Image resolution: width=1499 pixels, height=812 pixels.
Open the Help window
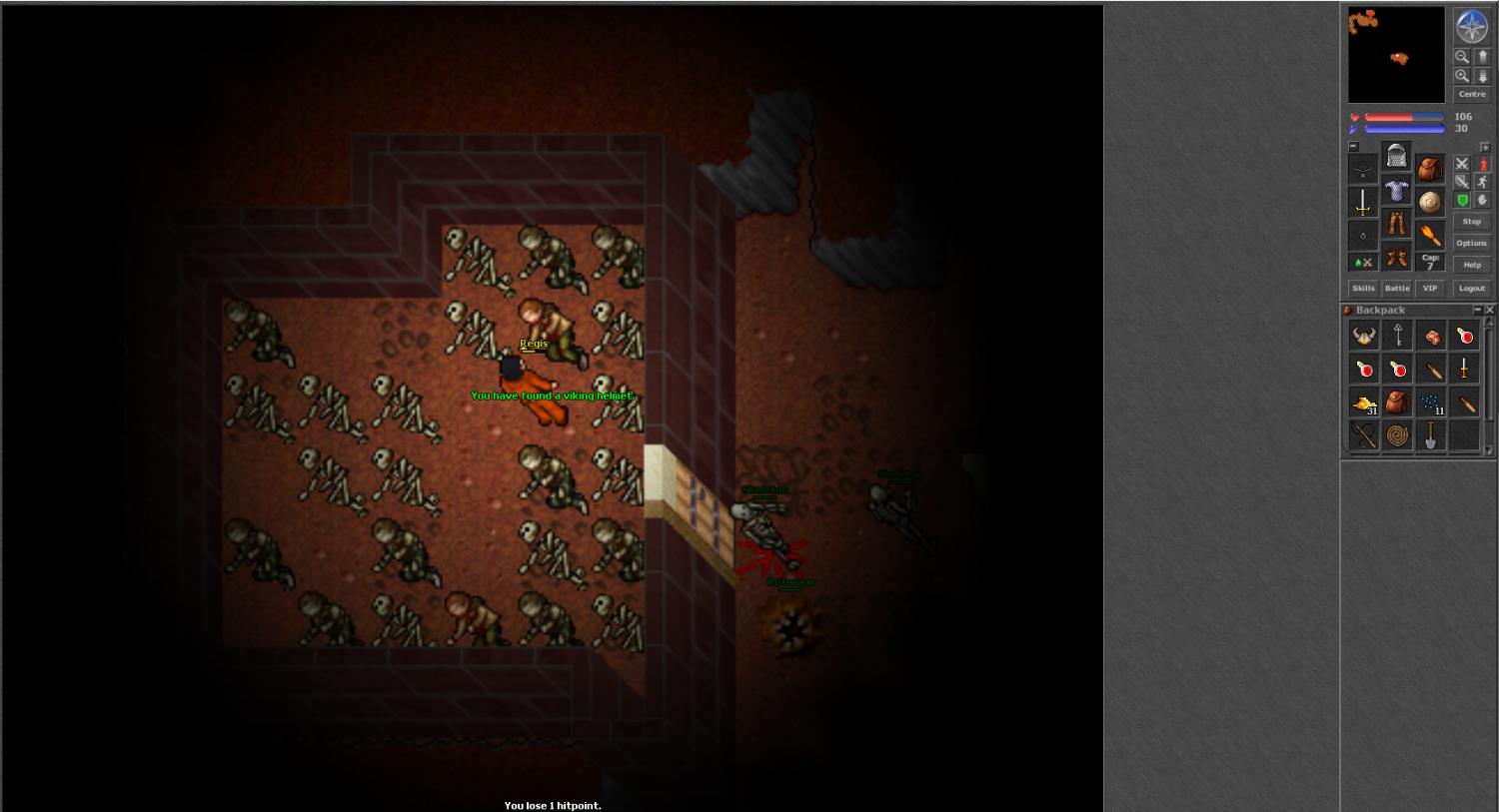click(1471, 265)
